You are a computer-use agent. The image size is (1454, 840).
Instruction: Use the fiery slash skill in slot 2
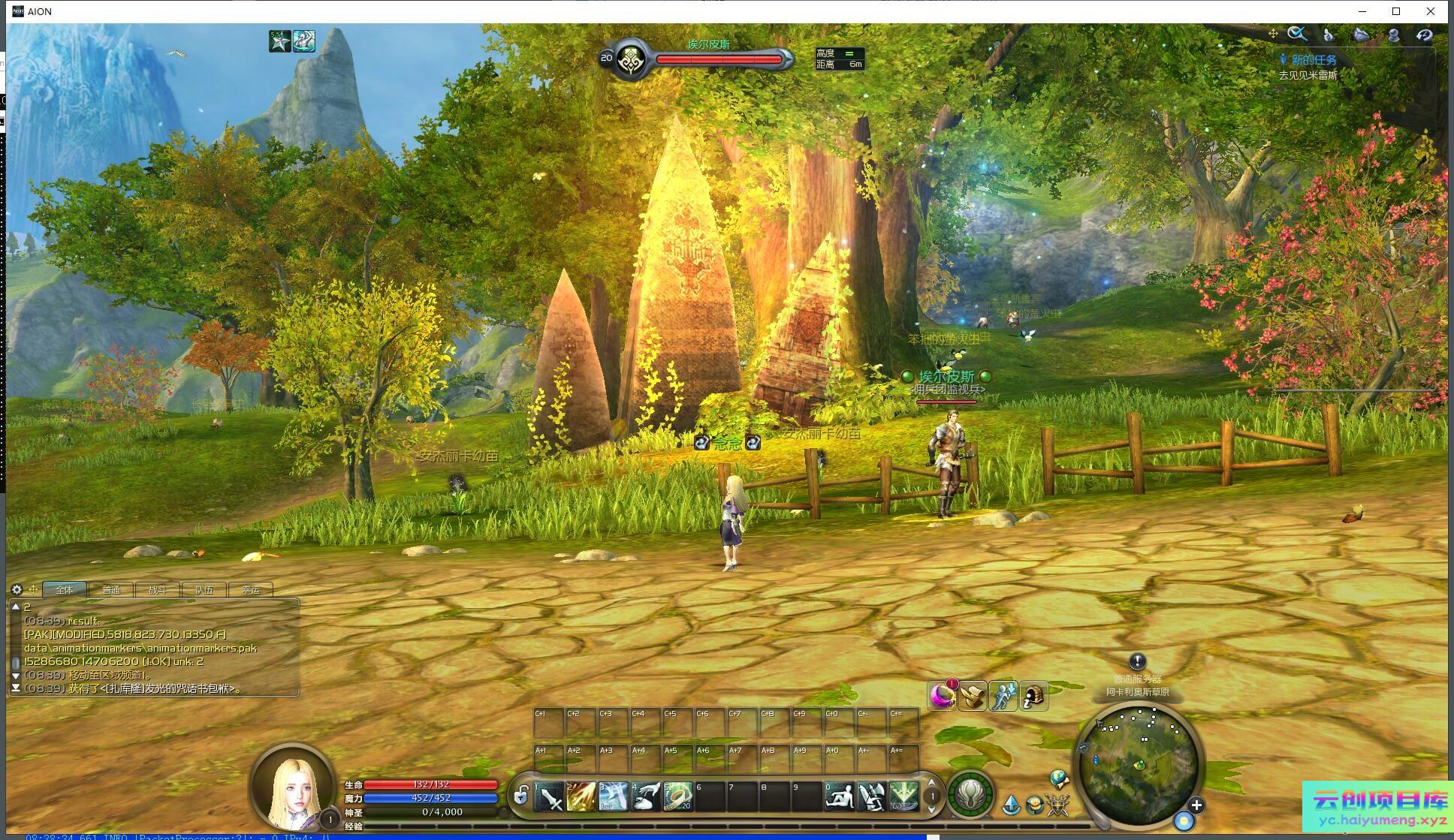tap(581, 796)
